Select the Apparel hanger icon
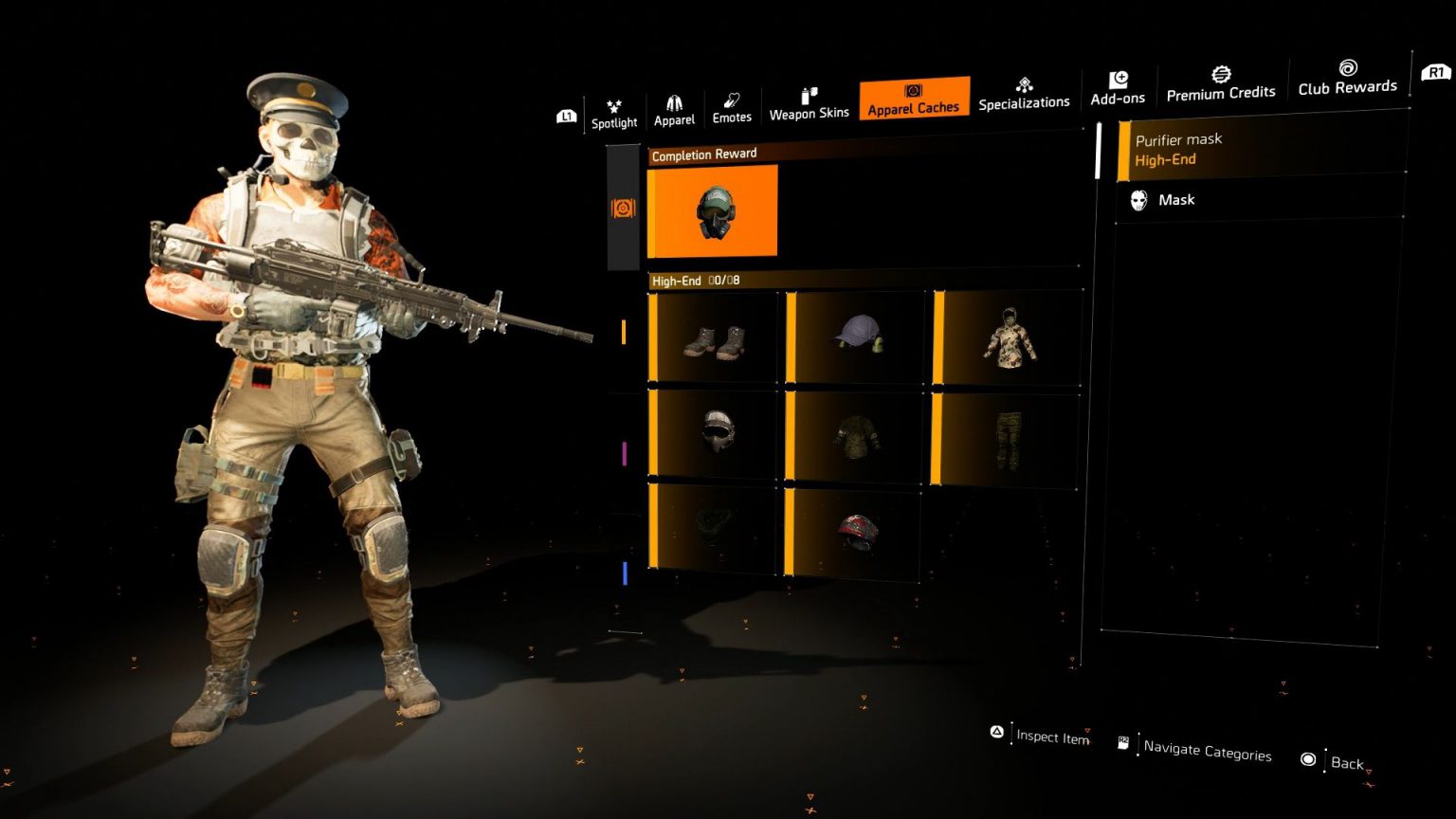 pyautogui.click(x=674, y=104)
